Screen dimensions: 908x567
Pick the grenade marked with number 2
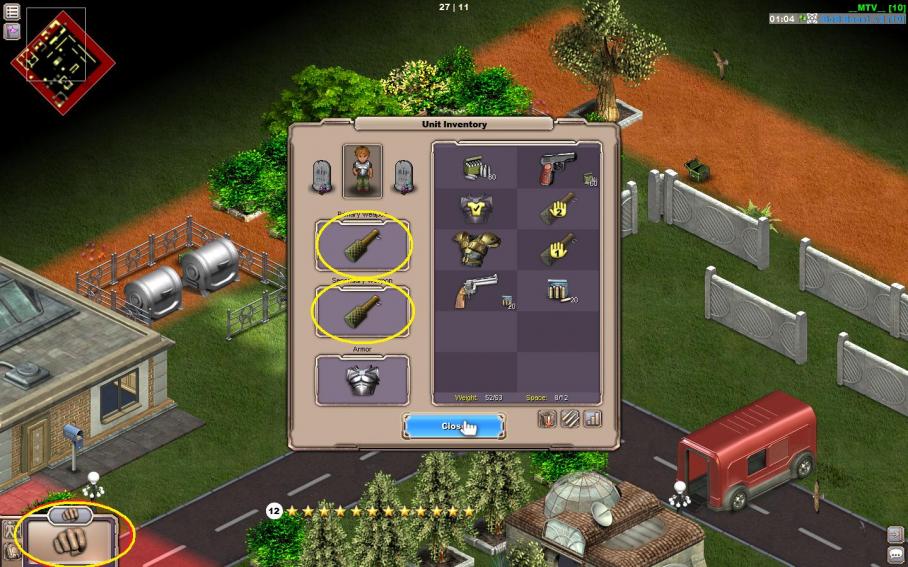(x=558, y=208)
